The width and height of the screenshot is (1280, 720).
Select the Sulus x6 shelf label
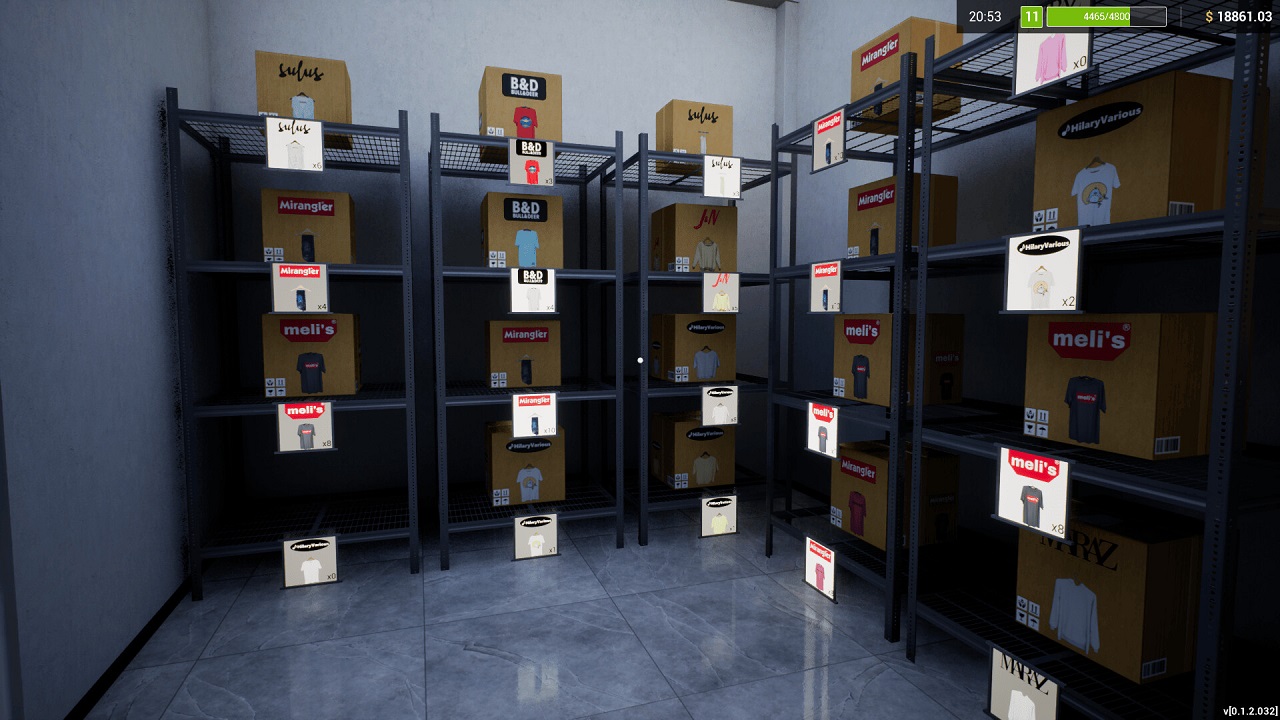293,145
